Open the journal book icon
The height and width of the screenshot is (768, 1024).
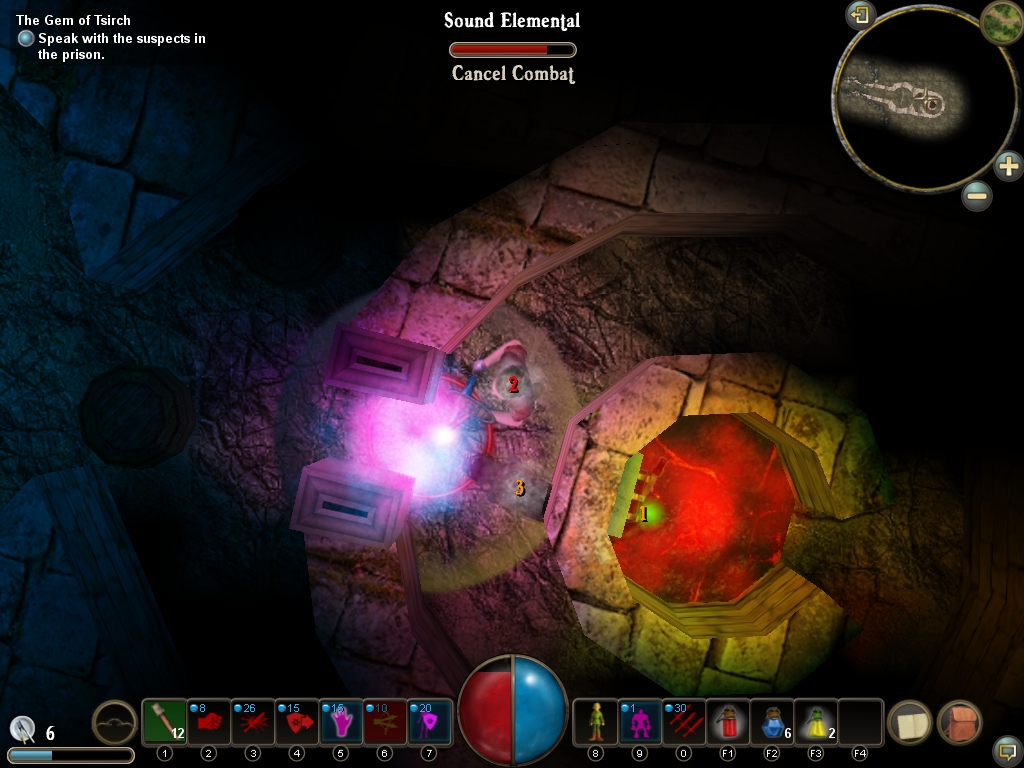910,723
